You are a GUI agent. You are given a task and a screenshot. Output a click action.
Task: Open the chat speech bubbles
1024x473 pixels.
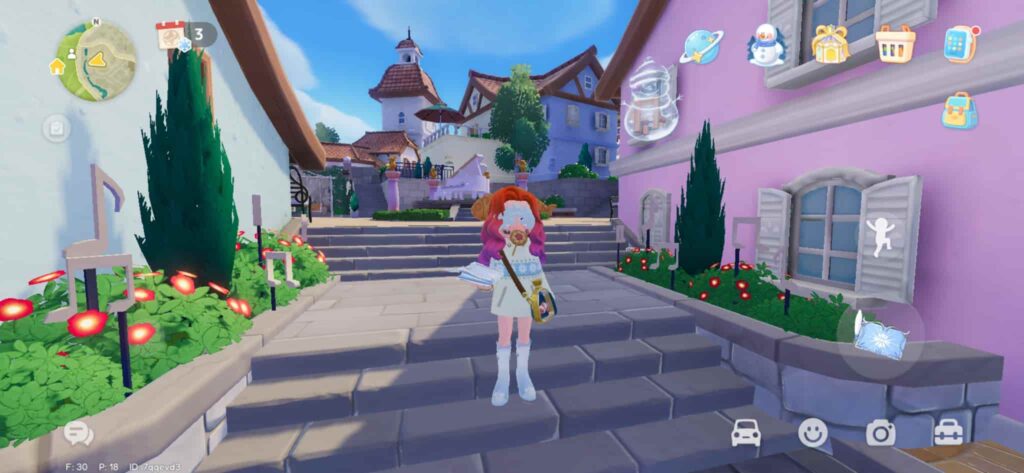point(78,433)
